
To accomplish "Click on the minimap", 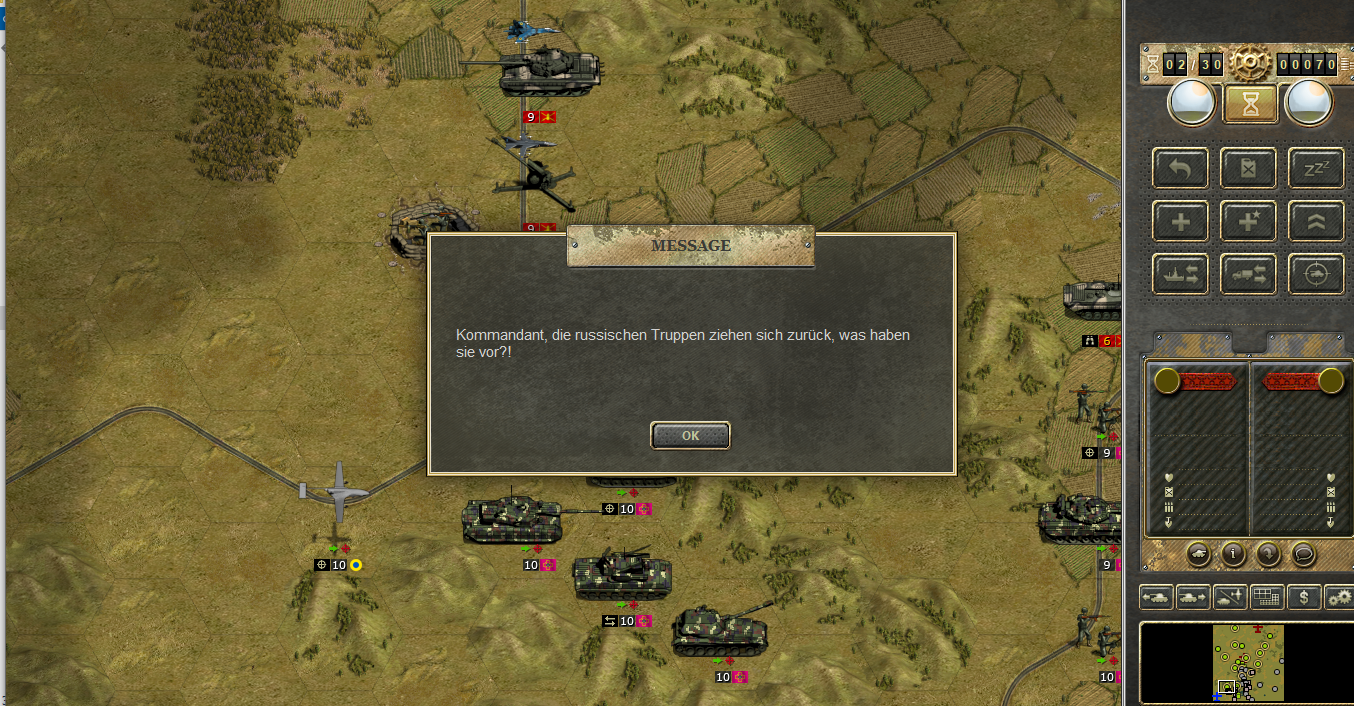I will [x=1246, y=662].
